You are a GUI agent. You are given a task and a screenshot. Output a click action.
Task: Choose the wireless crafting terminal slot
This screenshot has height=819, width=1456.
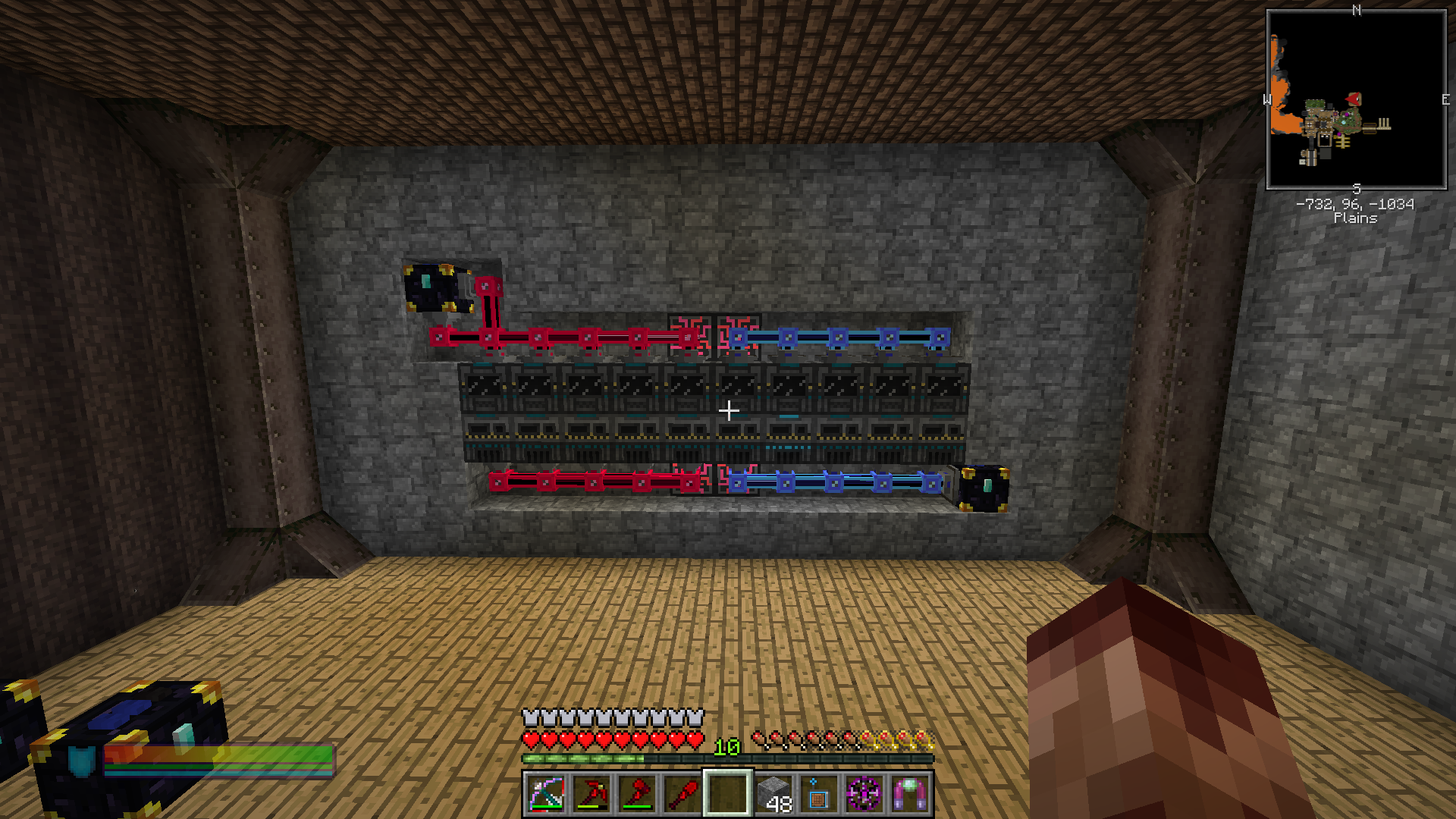(x=819, y=794)
